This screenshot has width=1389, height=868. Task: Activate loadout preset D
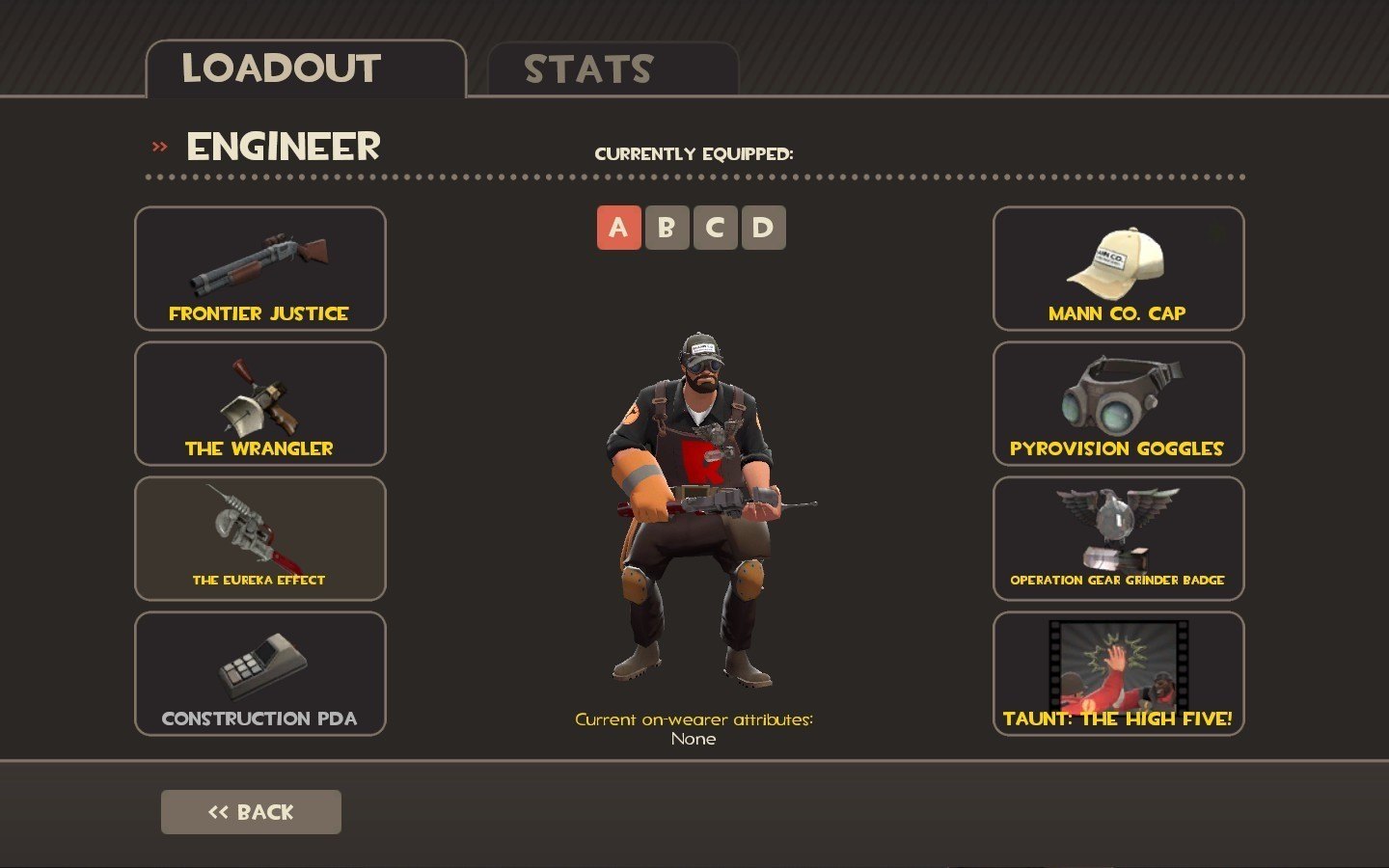pyautogui.click(x=763, y=228)
